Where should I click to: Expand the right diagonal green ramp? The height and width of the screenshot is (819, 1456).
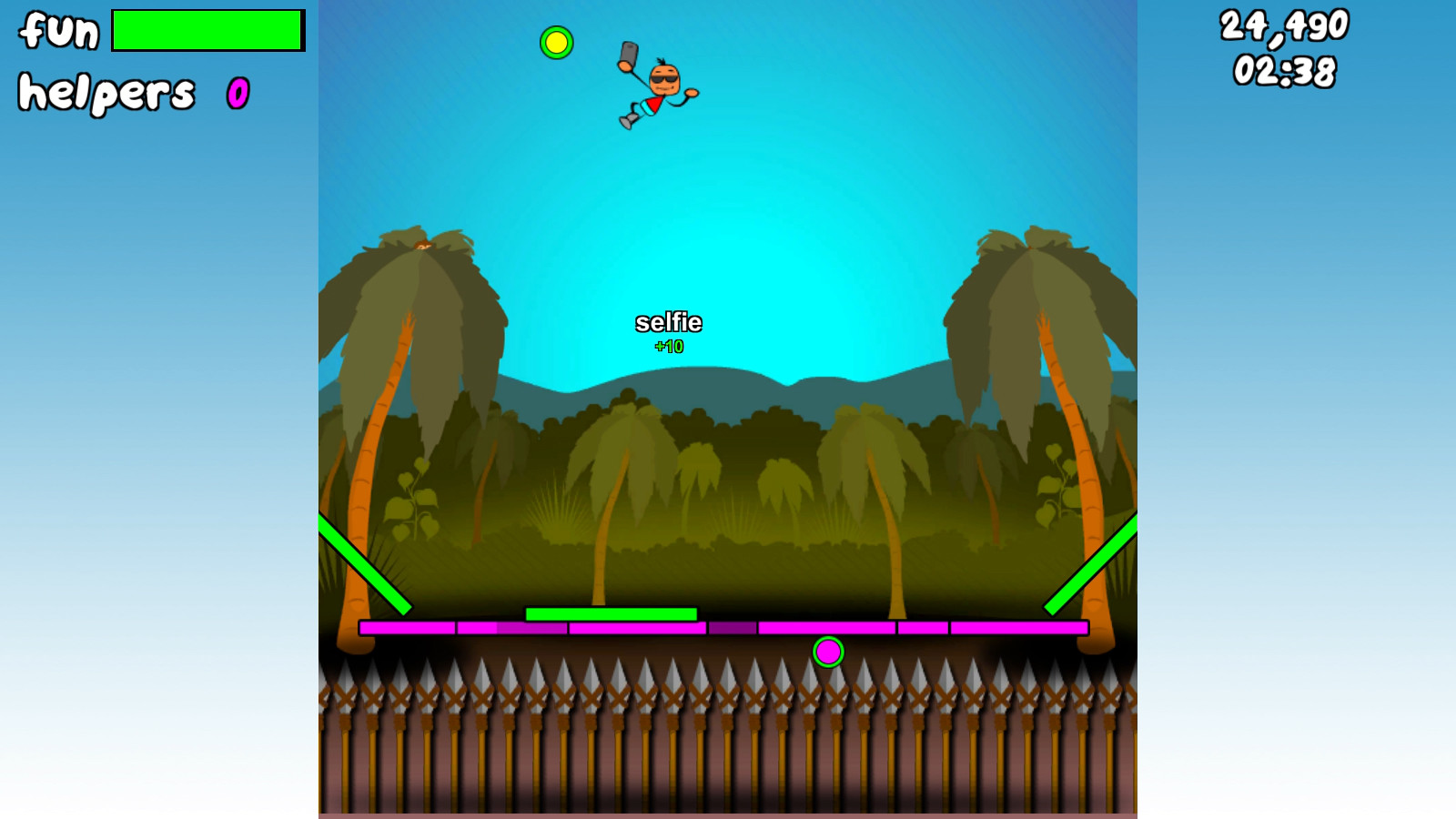1092,564
